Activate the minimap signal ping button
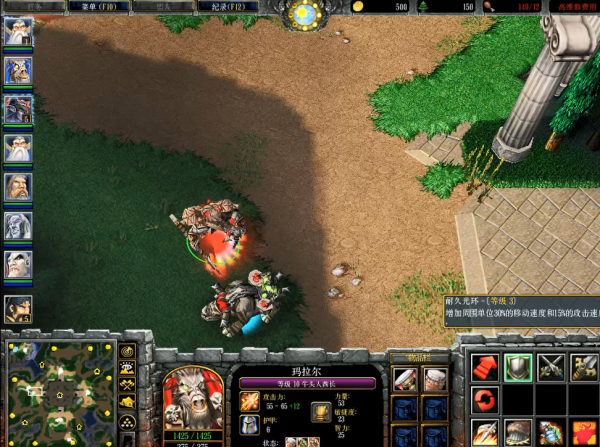Viewport: 600px width, 447px height. (127, 352)
